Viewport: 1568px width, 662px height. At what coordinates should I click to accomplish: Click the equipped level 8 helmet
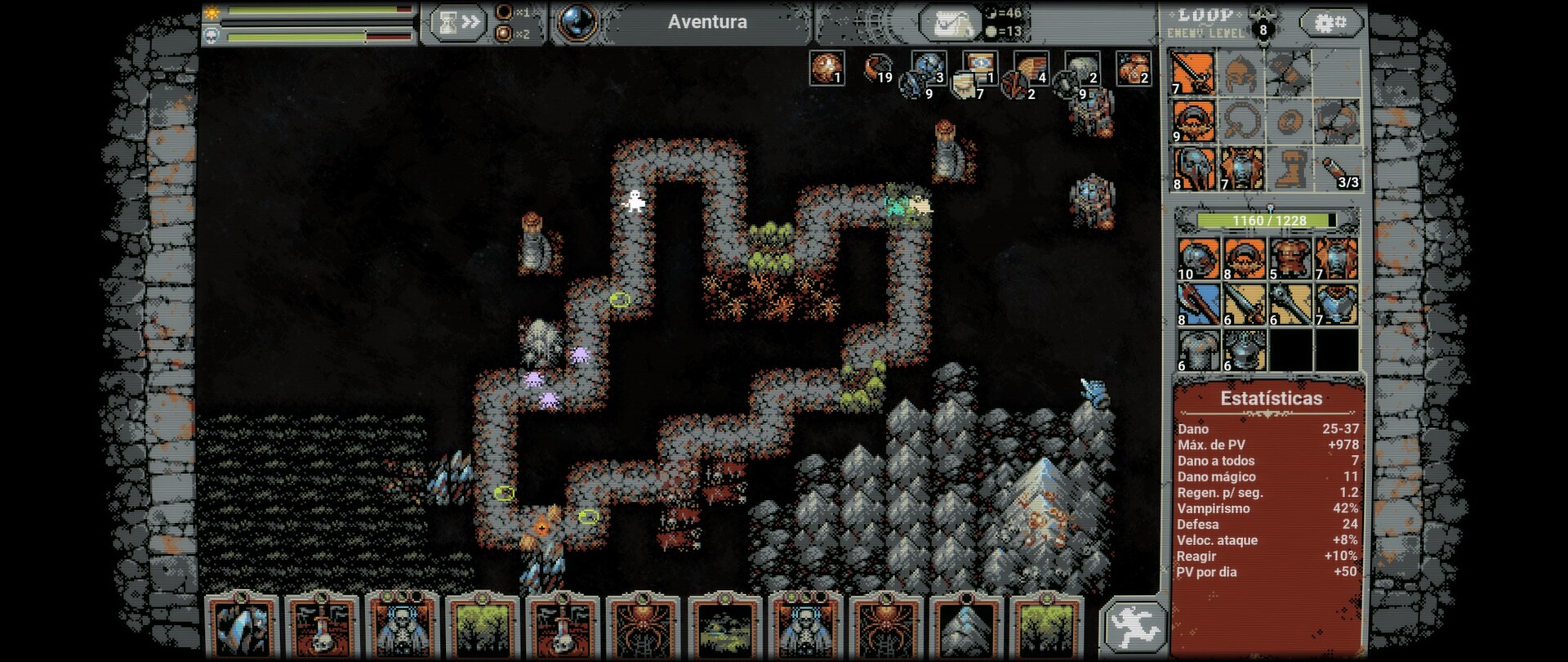tap(1193, 169)
